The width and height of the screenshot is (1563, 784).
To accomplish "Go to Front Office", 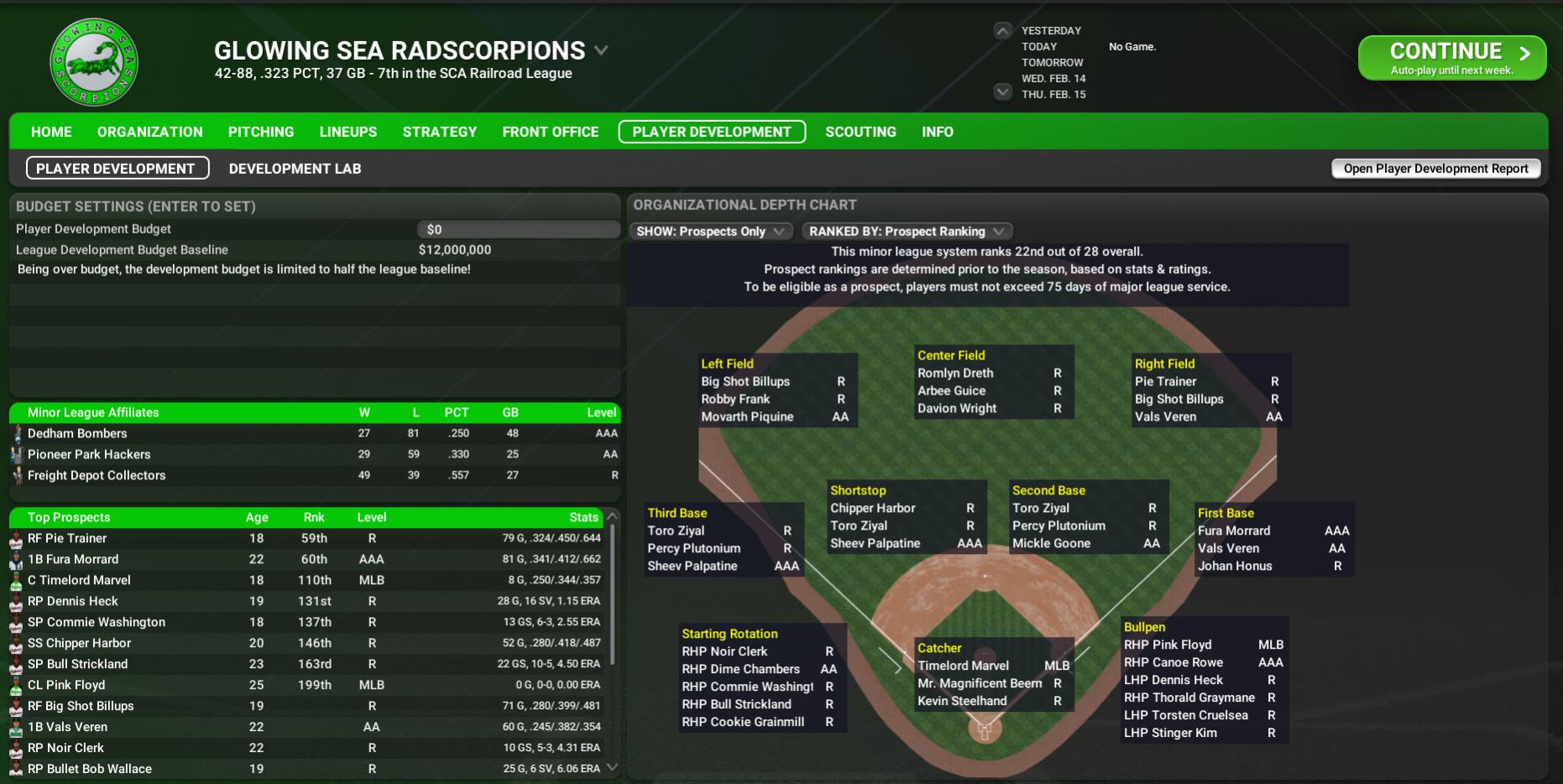I will pyautogui.click(x=550, y=132).
